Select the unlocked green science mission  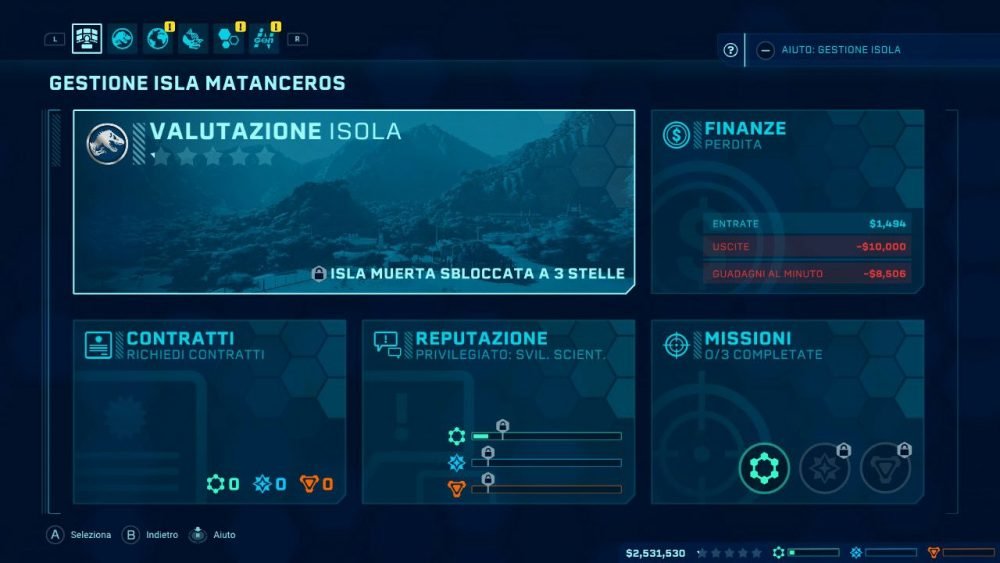(765, 467)
